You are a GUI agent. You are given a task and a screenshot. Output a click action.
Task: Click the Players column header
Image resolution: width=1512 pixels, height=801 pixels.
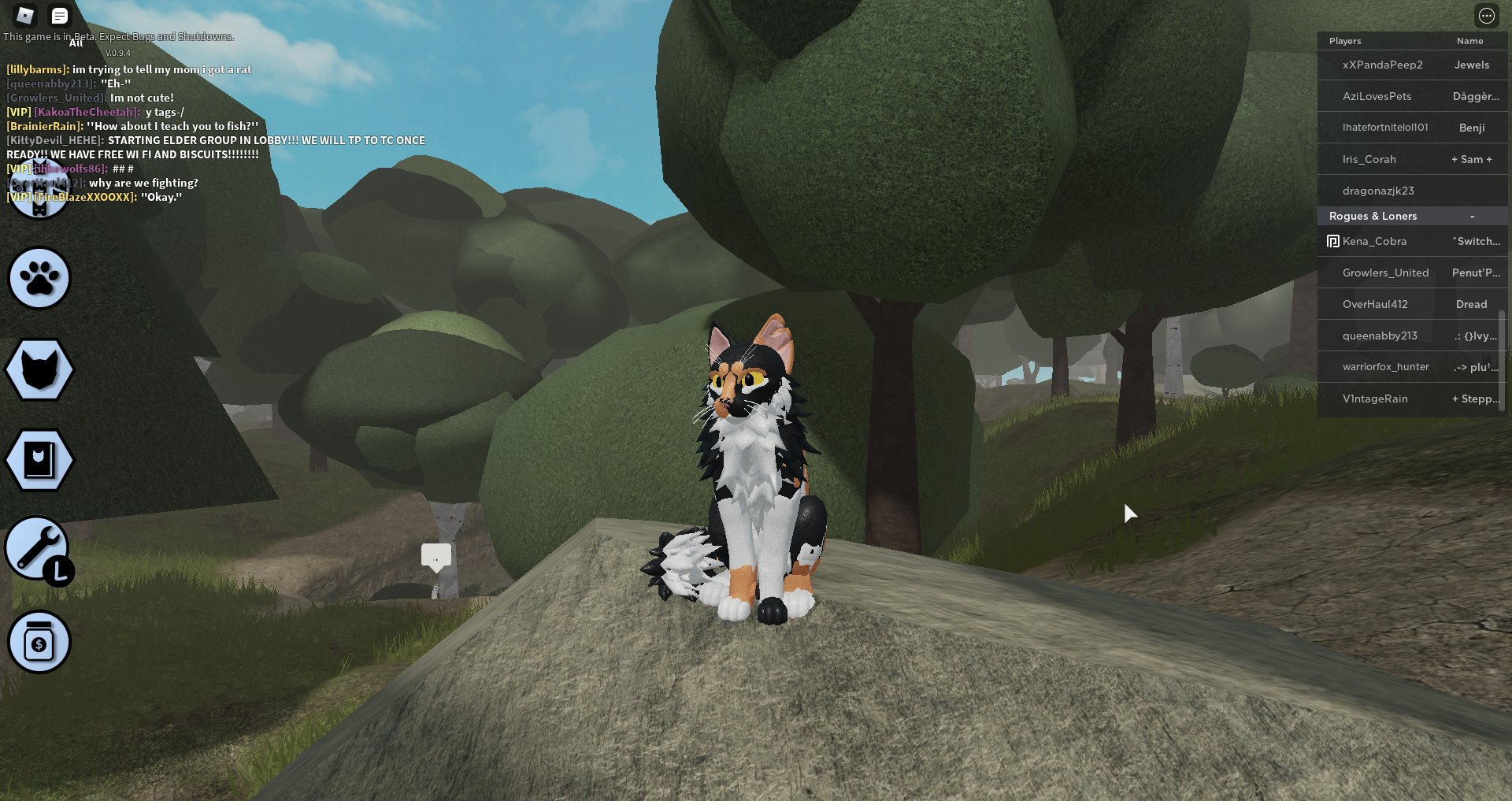pyautogui.click(x=1344, y=40)
